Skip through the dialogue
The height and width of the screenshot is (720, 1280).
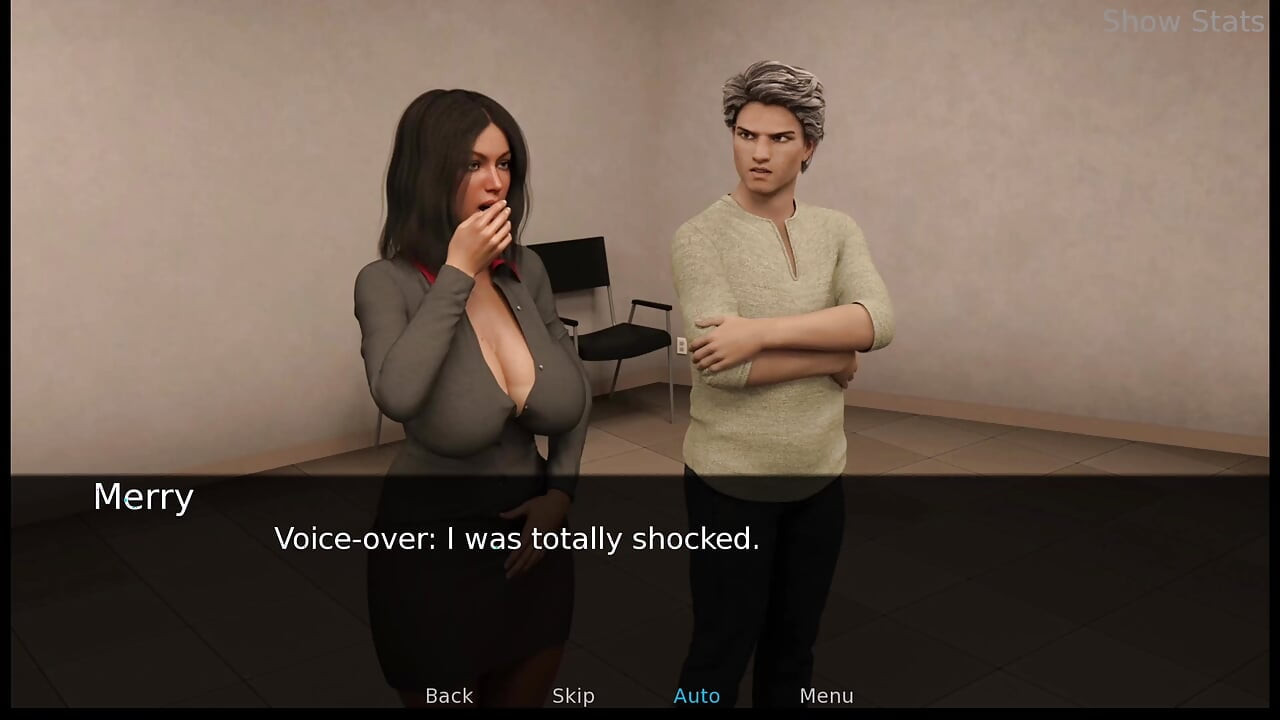pyautogui.click(x=573, y=696)
